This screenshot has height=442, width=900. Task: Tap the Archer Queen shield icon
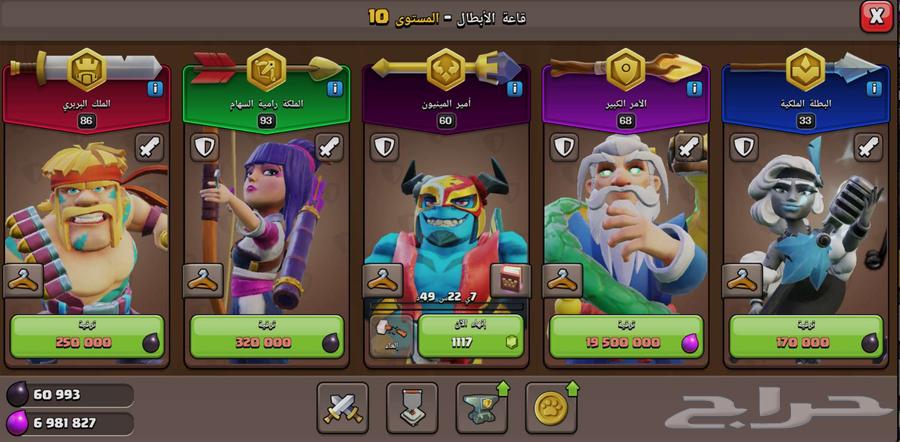click(204, 148)
